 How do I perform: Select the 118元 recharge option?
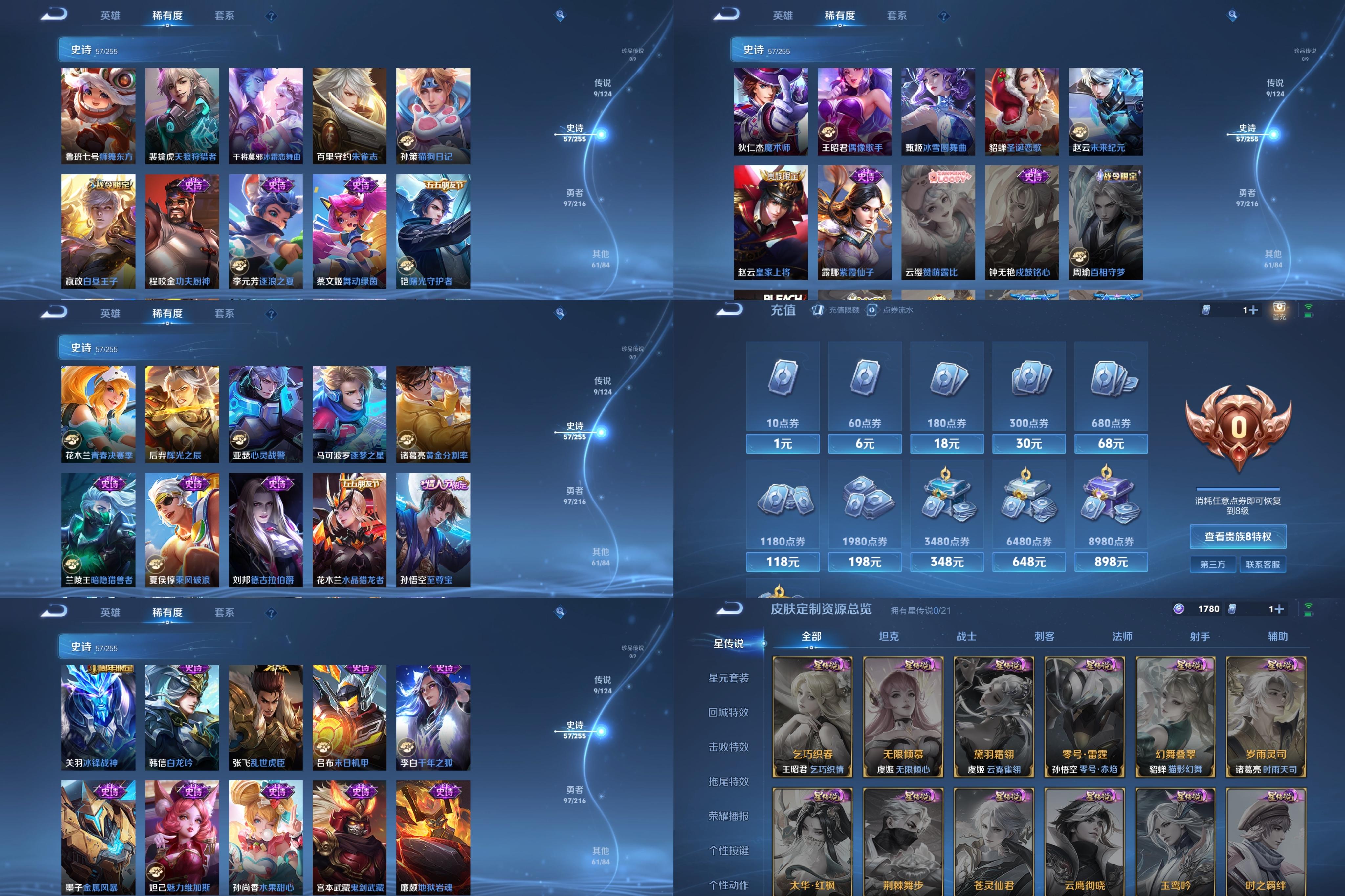click(782, 562)
